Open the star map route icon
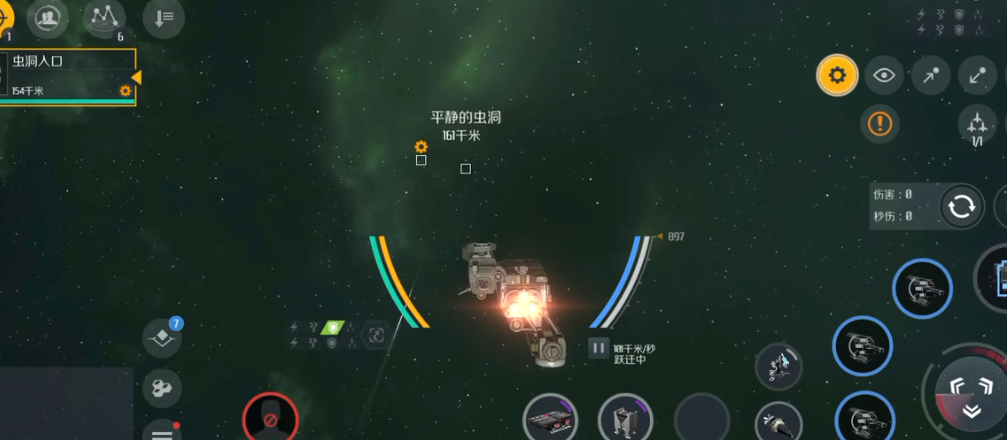 pos(105,16)
